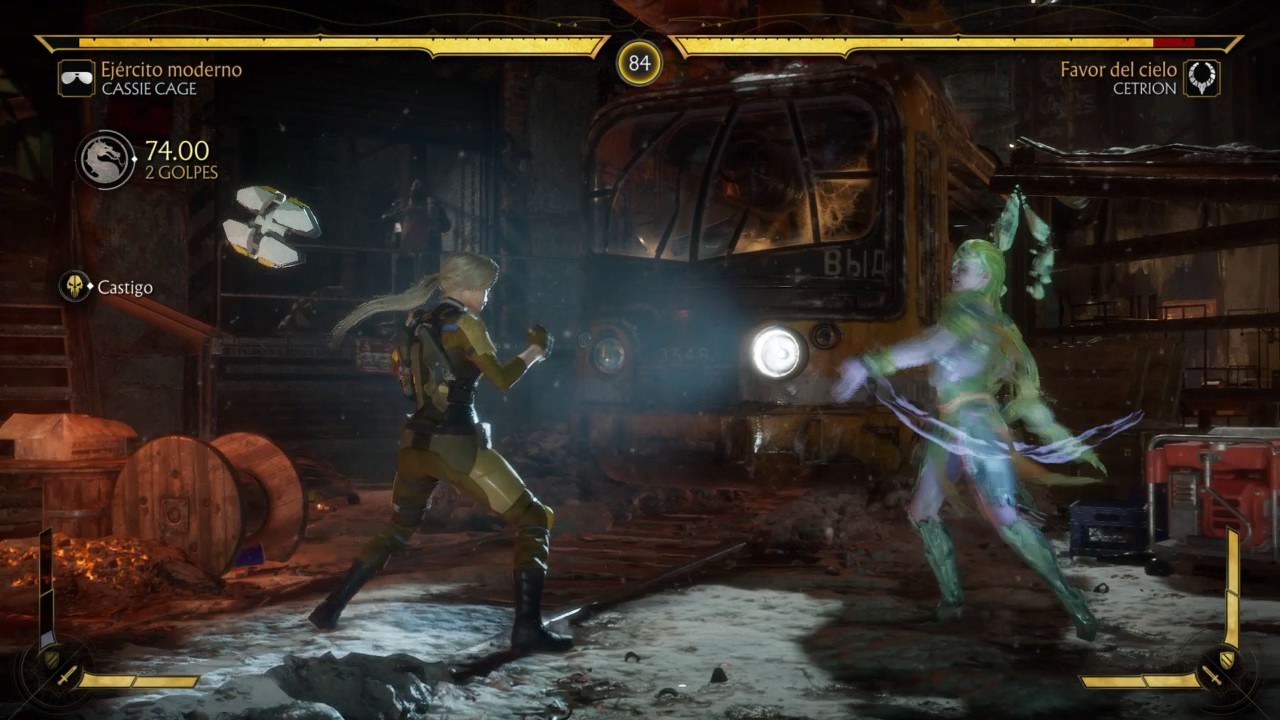Click the Castigo skull icon
The height and width of the screenshot is (720, 1280).
tap(74, 287)
